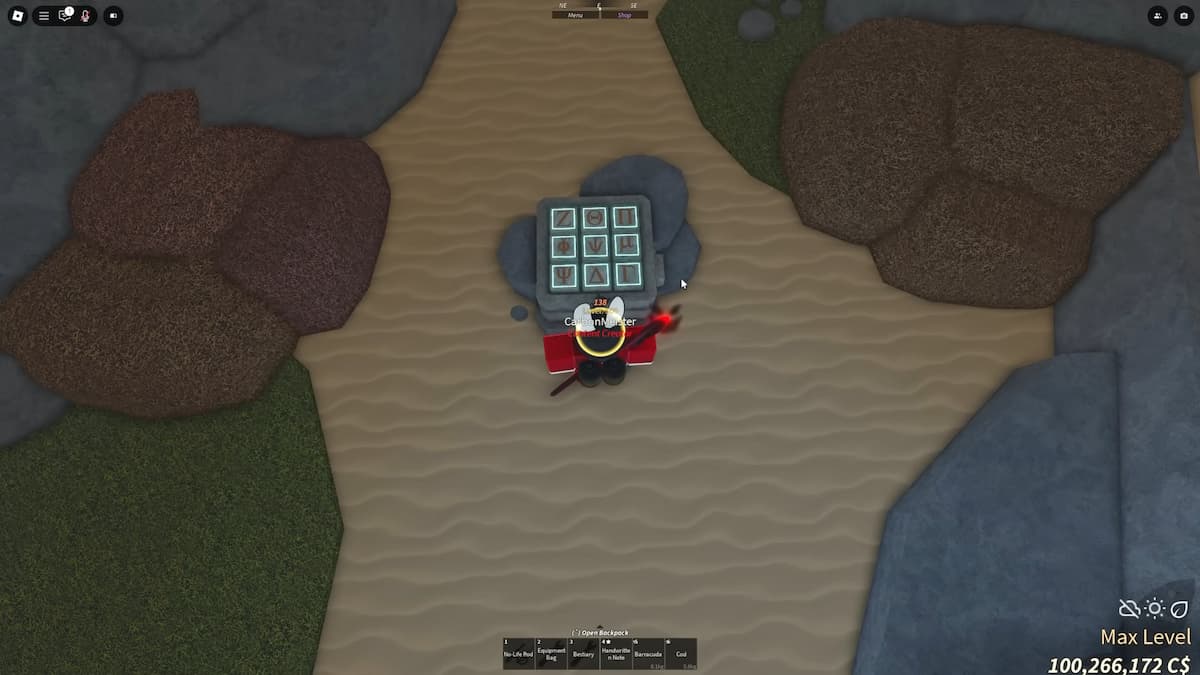Viewport: 1200px width, 675px height.
Task: Open the Menu button under the compass
Action: click(576, 15)
